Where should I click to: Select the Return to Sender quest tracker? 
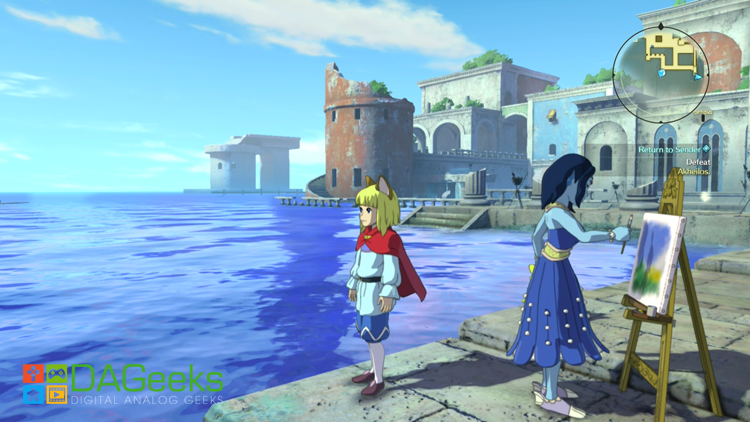click(672, 149)
